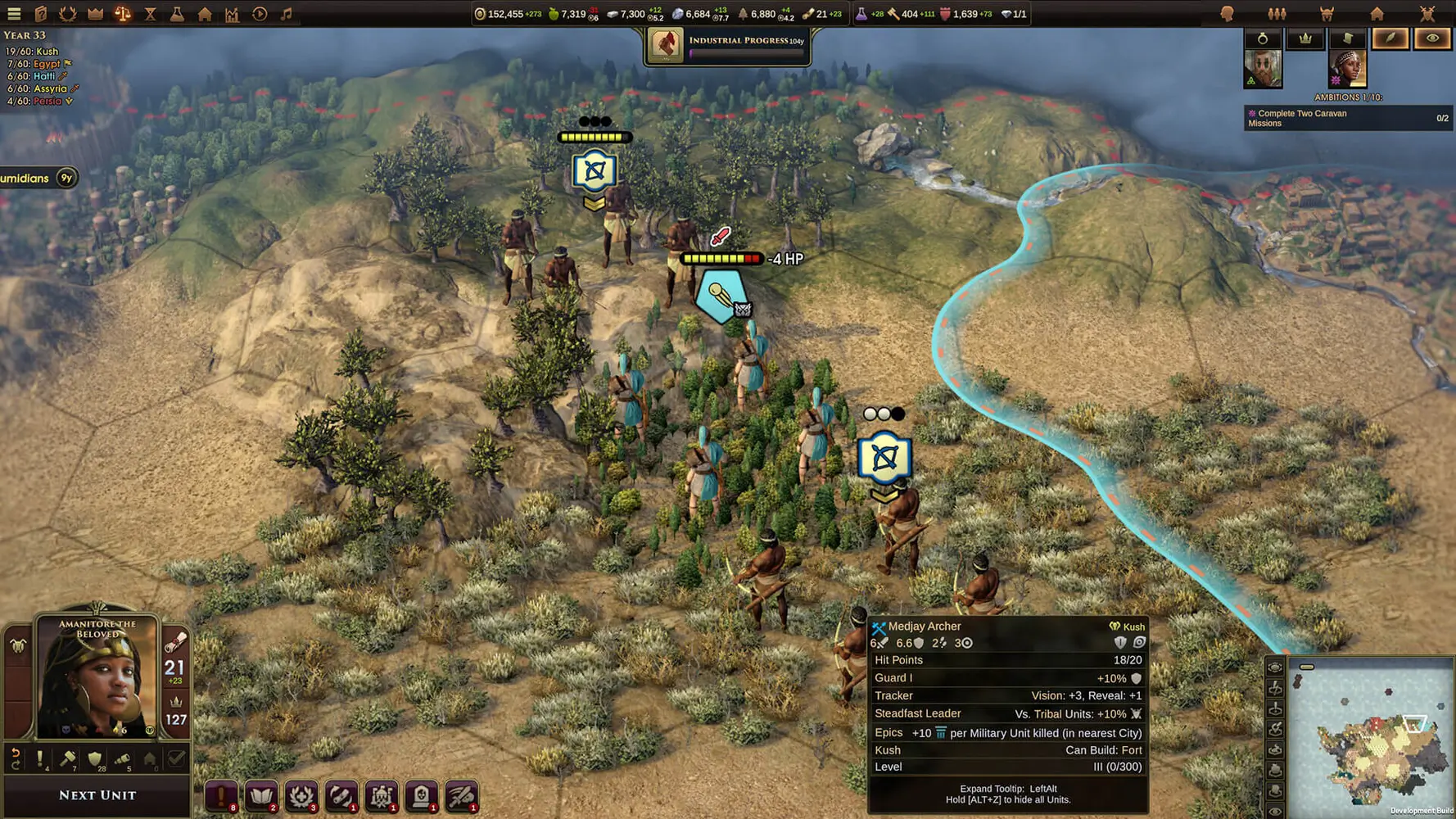This screenshot has width=1456, height=819.
Task: Open the crossed swords military icon
Action: pyautogui.click(x=1427, y=14)
